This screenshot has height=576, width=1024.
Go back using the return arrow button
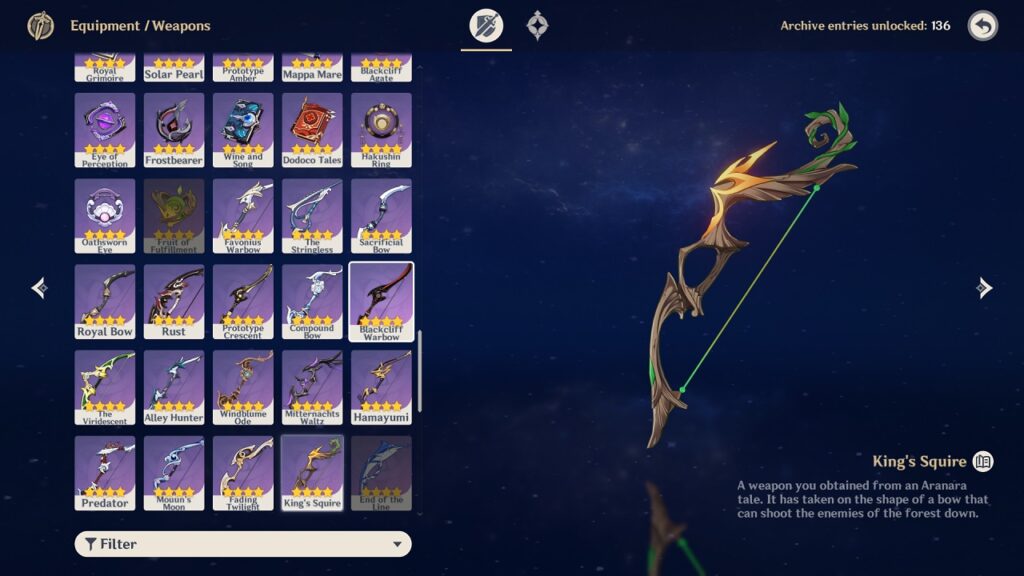(x=982, y=26)
